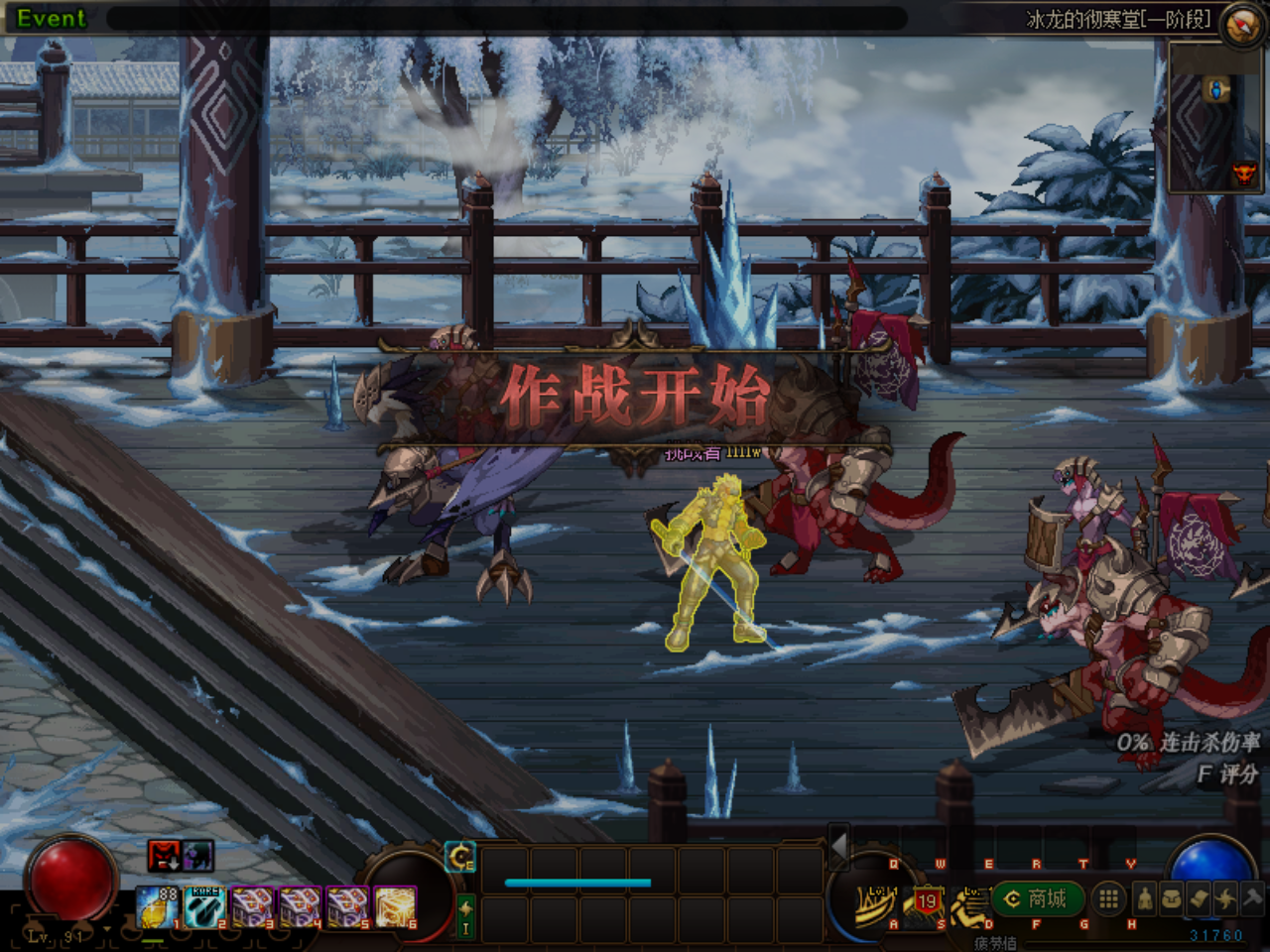Image resolution: width=1270 pixels, height=952 pixels.
Task: Click the dark purple buff status icon
Action: pos(198,855)
